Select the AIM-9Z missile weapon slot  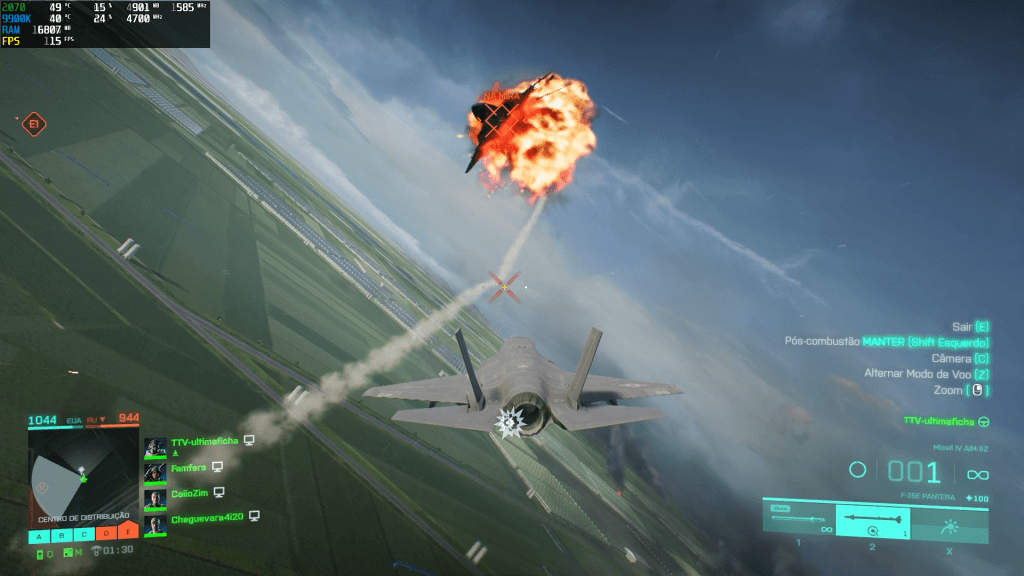(x=873, y=521)
